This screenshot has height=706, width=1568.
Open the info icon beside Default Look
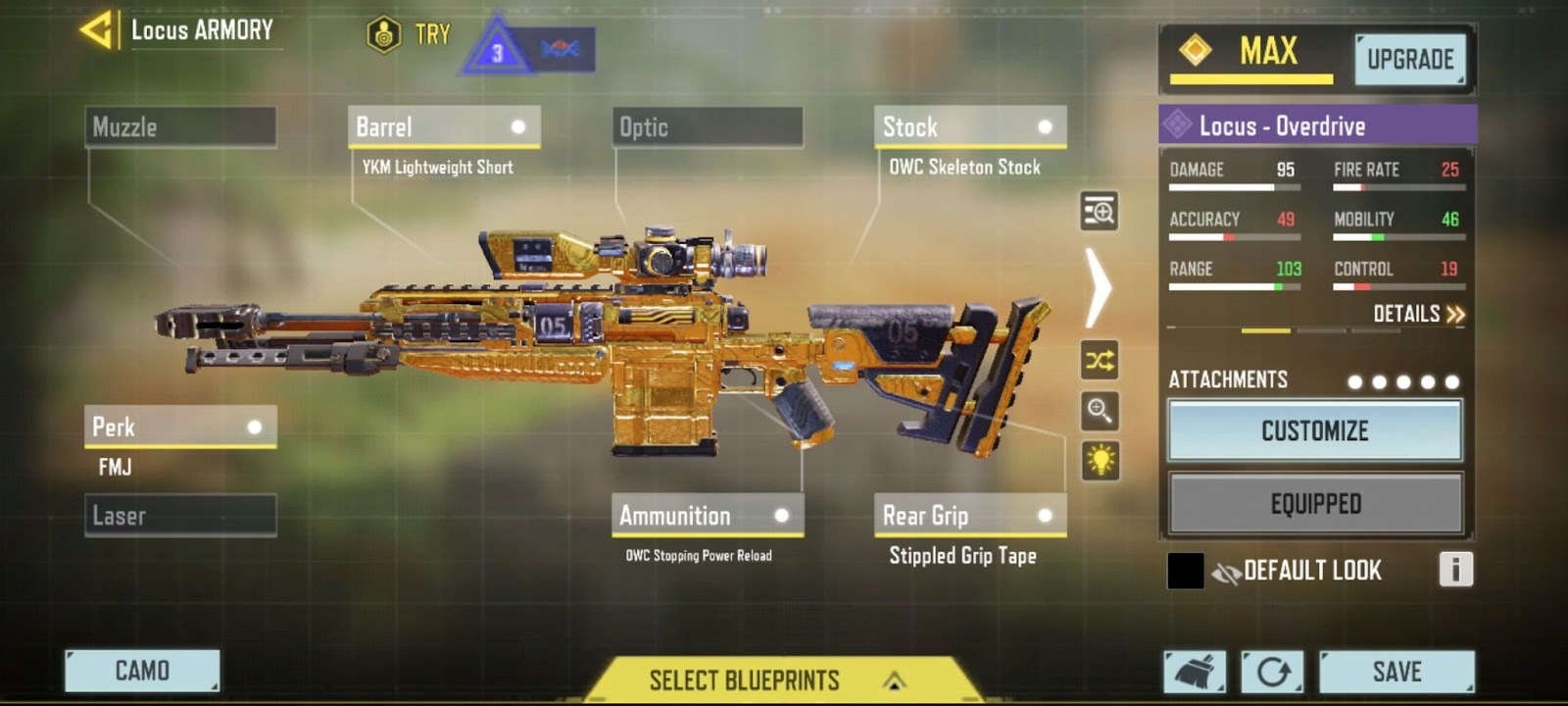tap(1455, 570)
